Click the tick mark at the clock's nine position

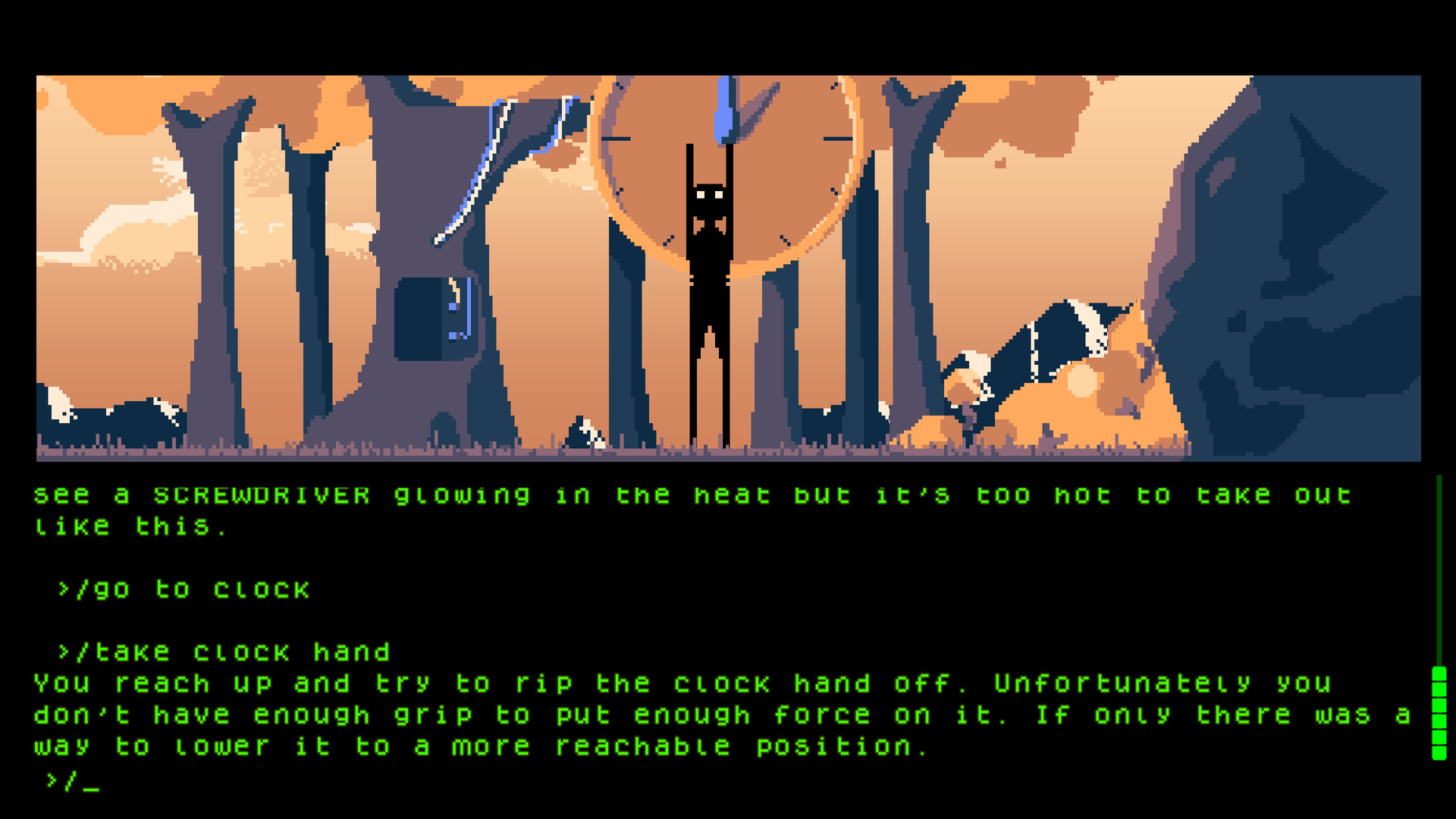[x=616, y=139]
